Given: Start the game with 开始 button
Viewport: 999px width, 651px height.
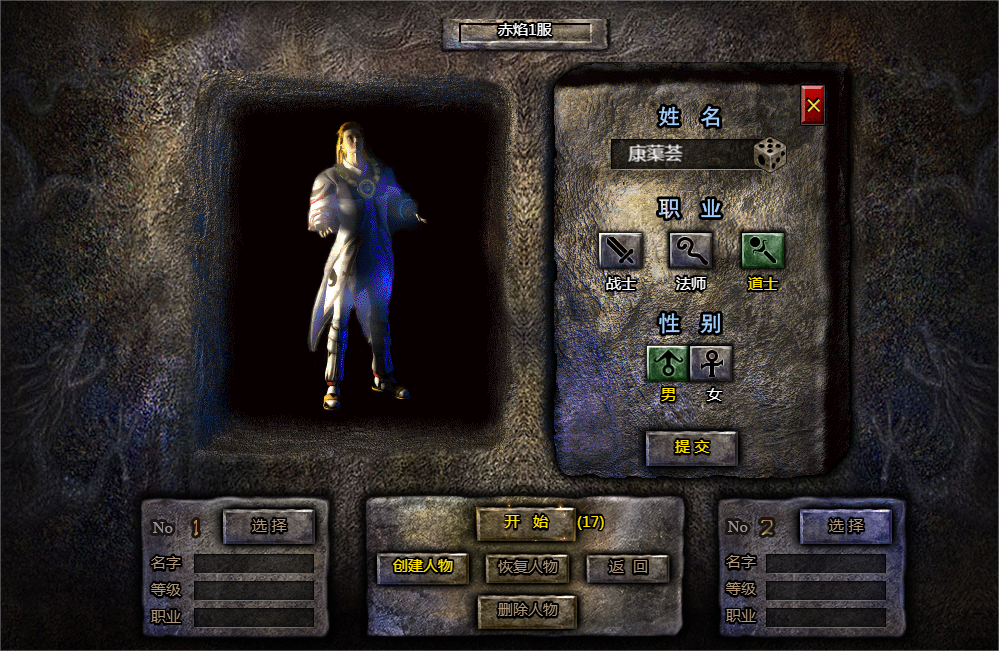Looking at the screenshot, I should [526, 522].
